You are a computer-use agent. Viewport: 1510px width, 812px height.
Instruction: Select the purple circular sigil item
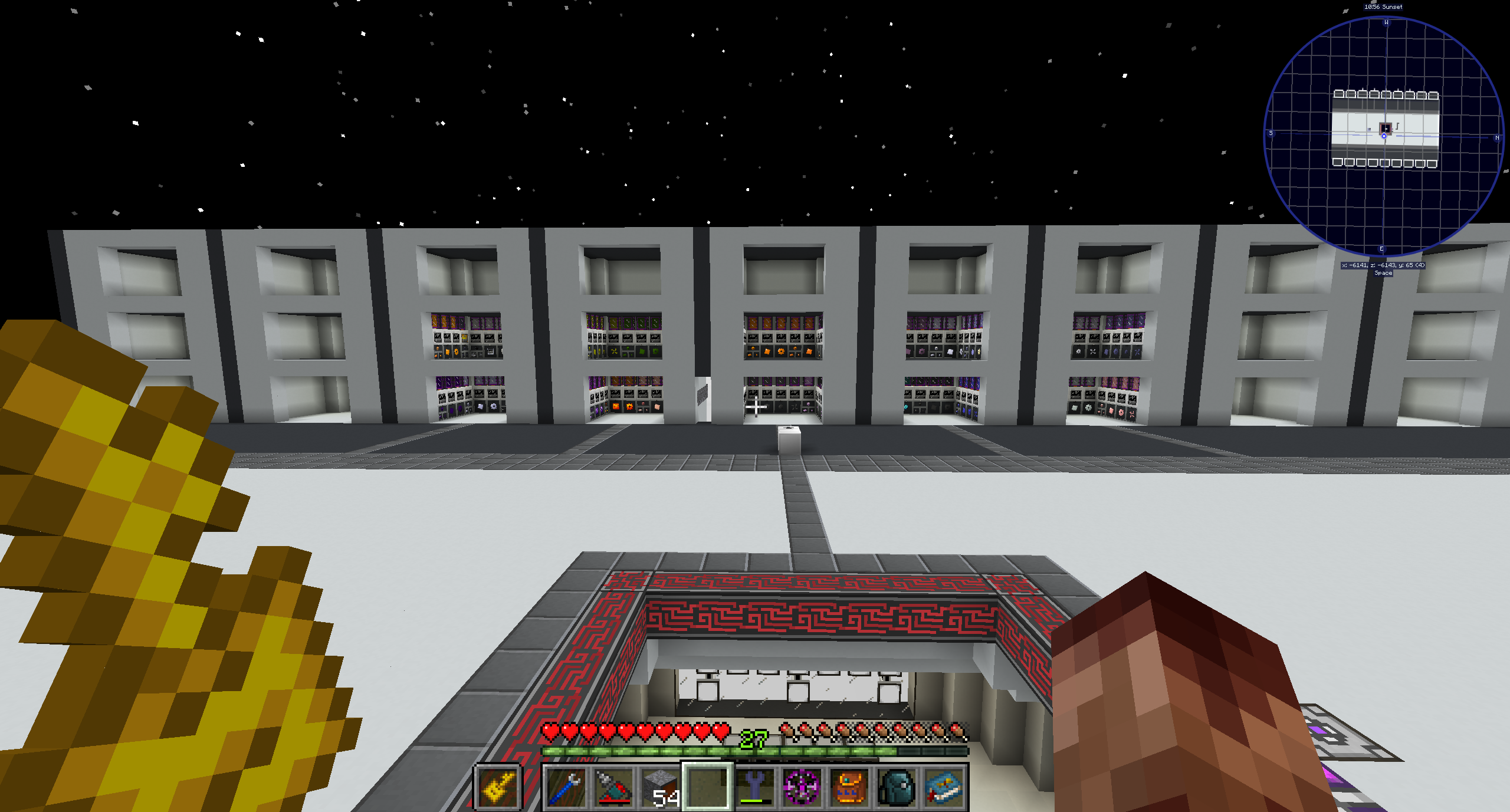pos(802,787)
